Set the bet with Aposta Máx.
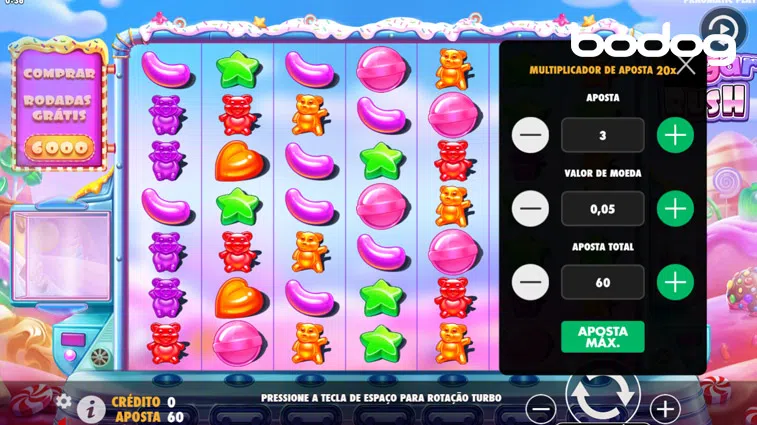The width and height of the screenshot is (757, 425). (x=602, y=337)
